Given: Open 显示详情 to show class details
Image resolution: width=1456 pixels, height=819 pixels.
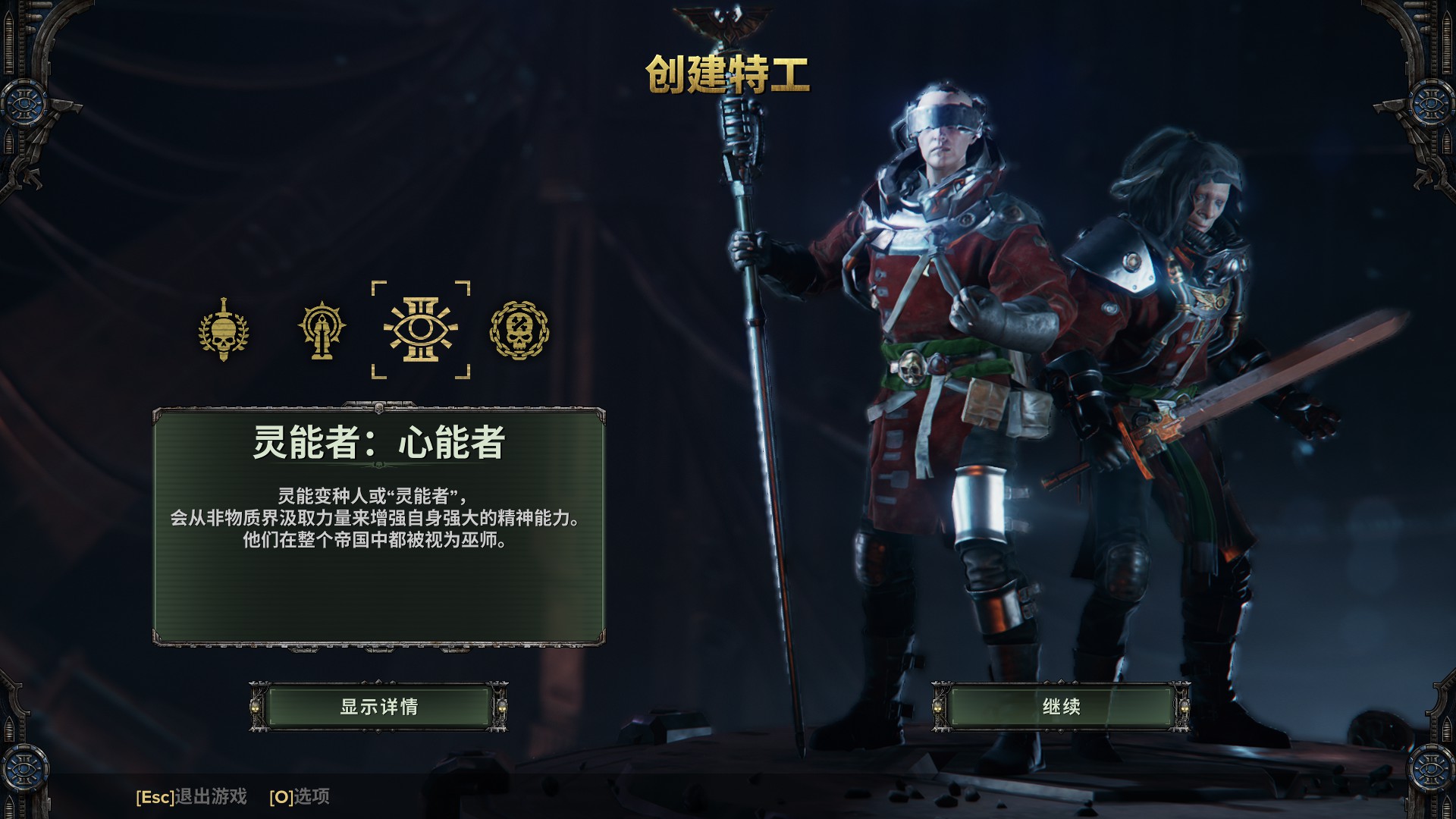Looking at the screenshot, I should click(x=379, y=706).
